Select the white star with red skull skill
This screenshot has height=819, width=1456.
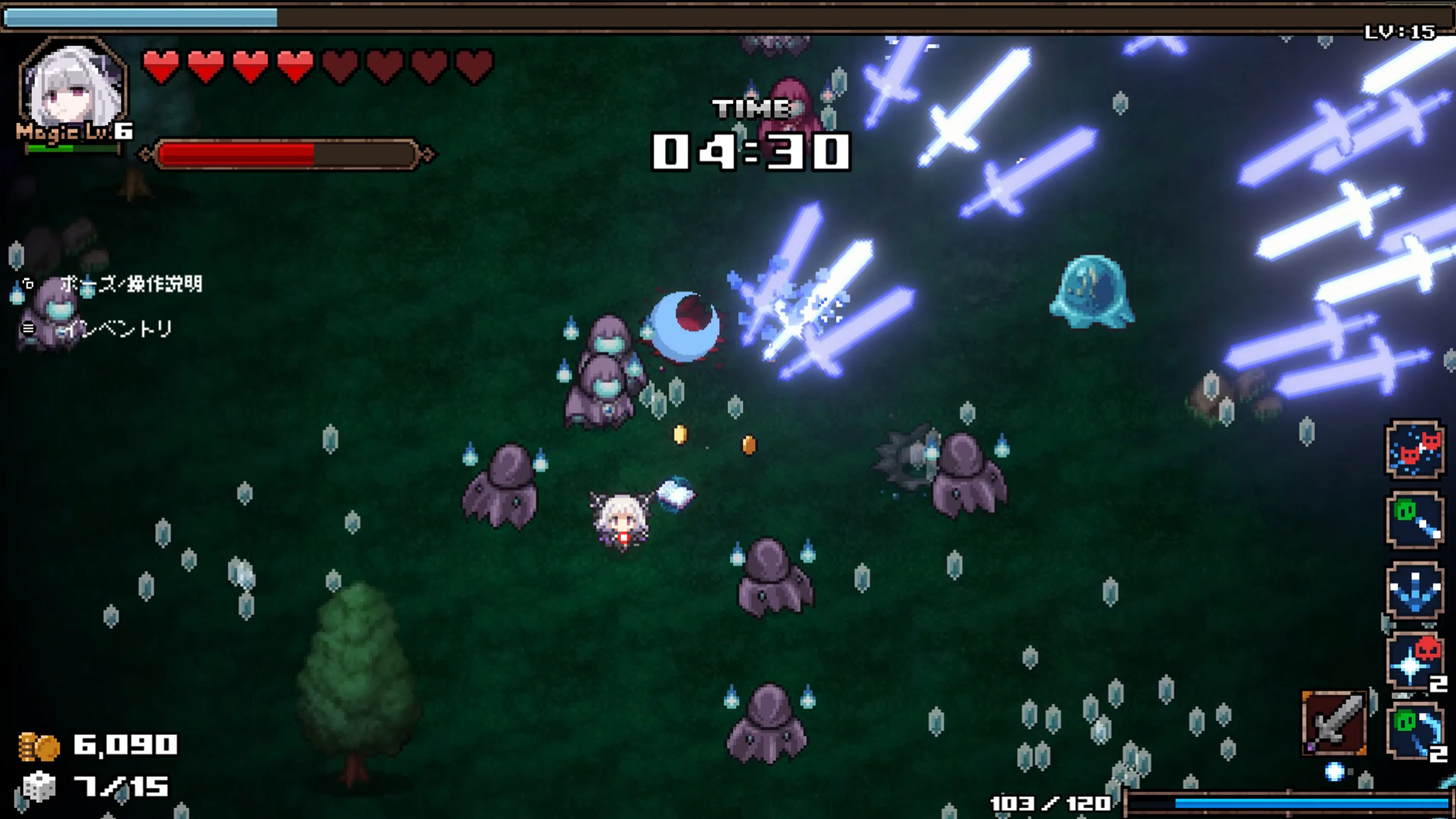[1415, 662]
